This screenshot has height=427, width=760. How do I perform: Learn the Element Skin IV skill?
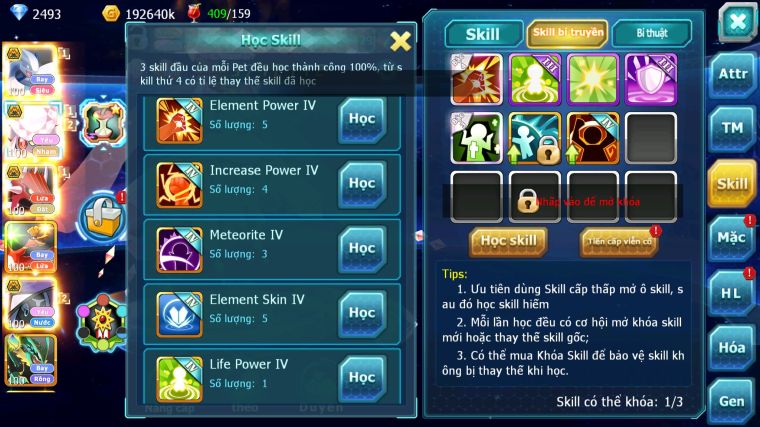362,312
